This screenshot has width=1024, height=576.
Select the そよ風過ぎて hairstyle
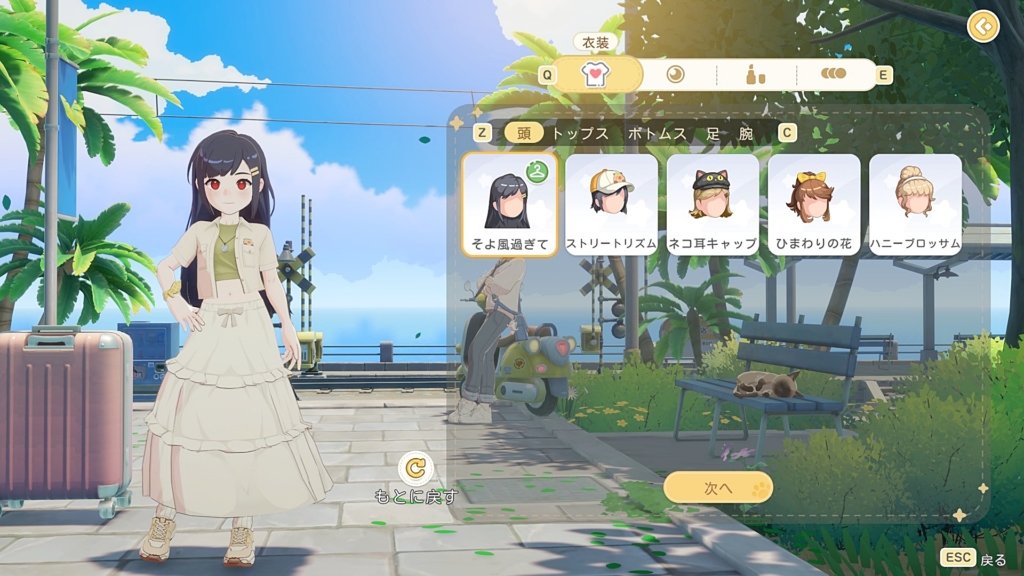[x=510, y=204]
